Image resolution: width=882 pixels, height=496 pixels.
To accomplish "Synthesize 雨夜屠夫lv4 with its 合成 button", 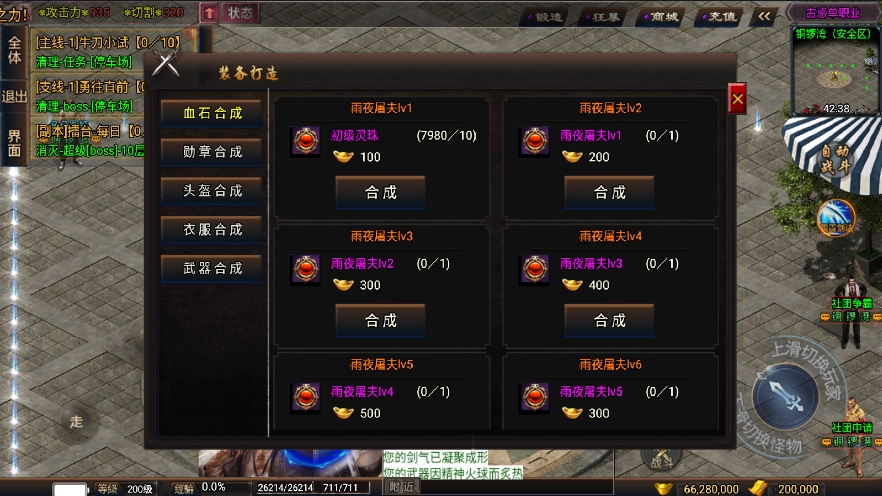I will [x=609, y=320].
